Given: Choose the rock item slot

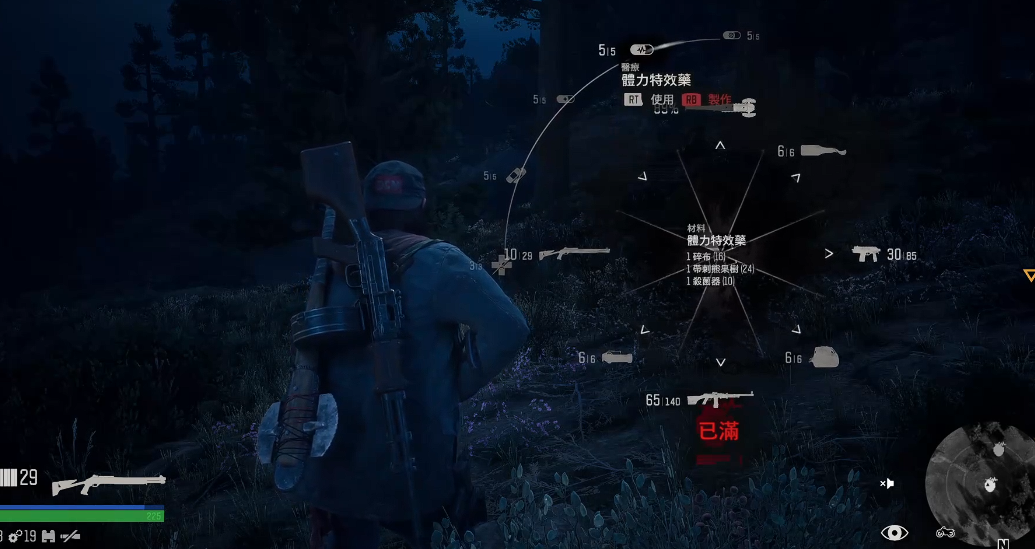Looking at the screenshot, I should point(823,357).
